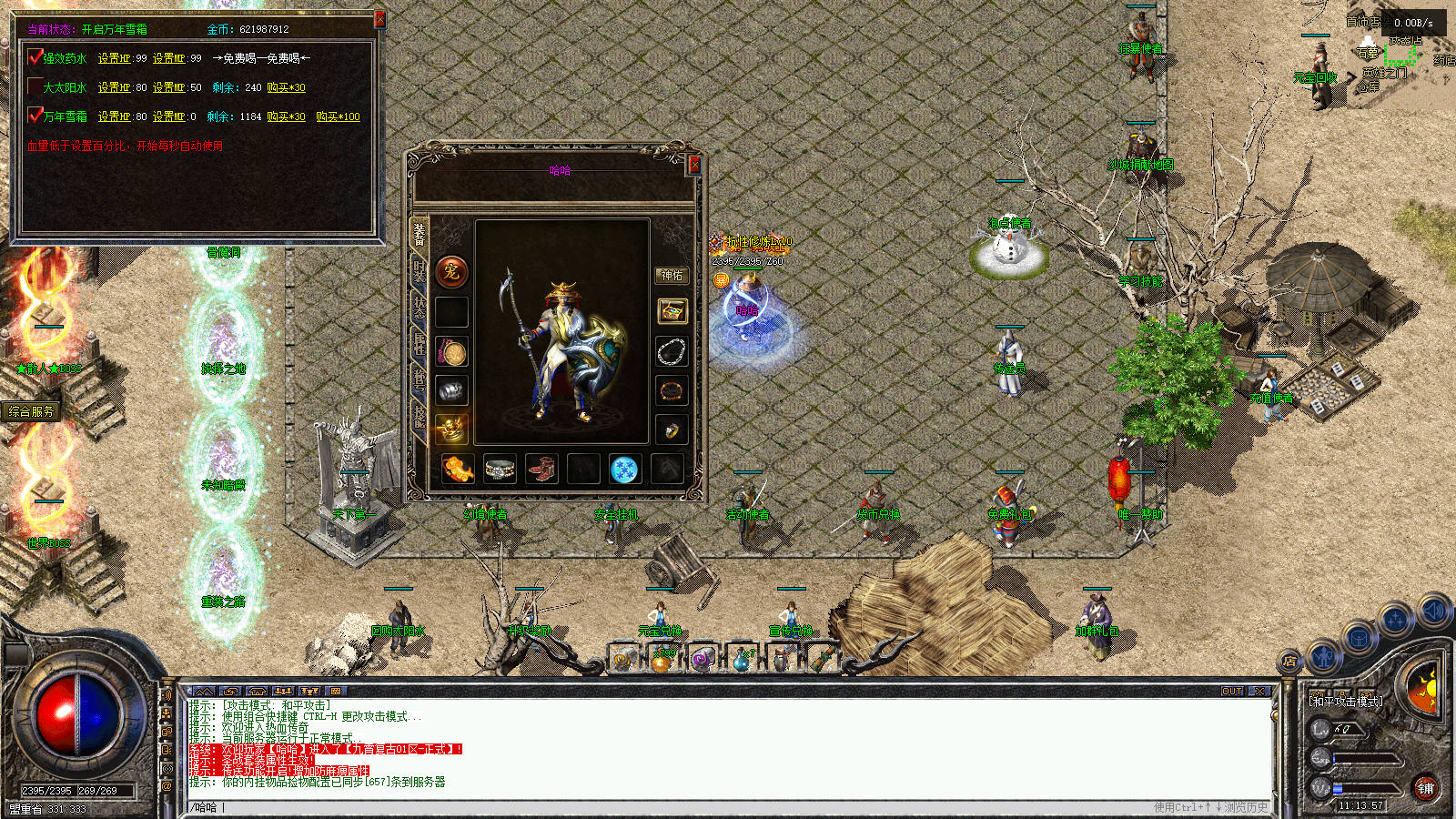Screen dimensions: 1456x819
Task: Buy 100 万年雪霜 via 购买*100
Action: (338, 116)
